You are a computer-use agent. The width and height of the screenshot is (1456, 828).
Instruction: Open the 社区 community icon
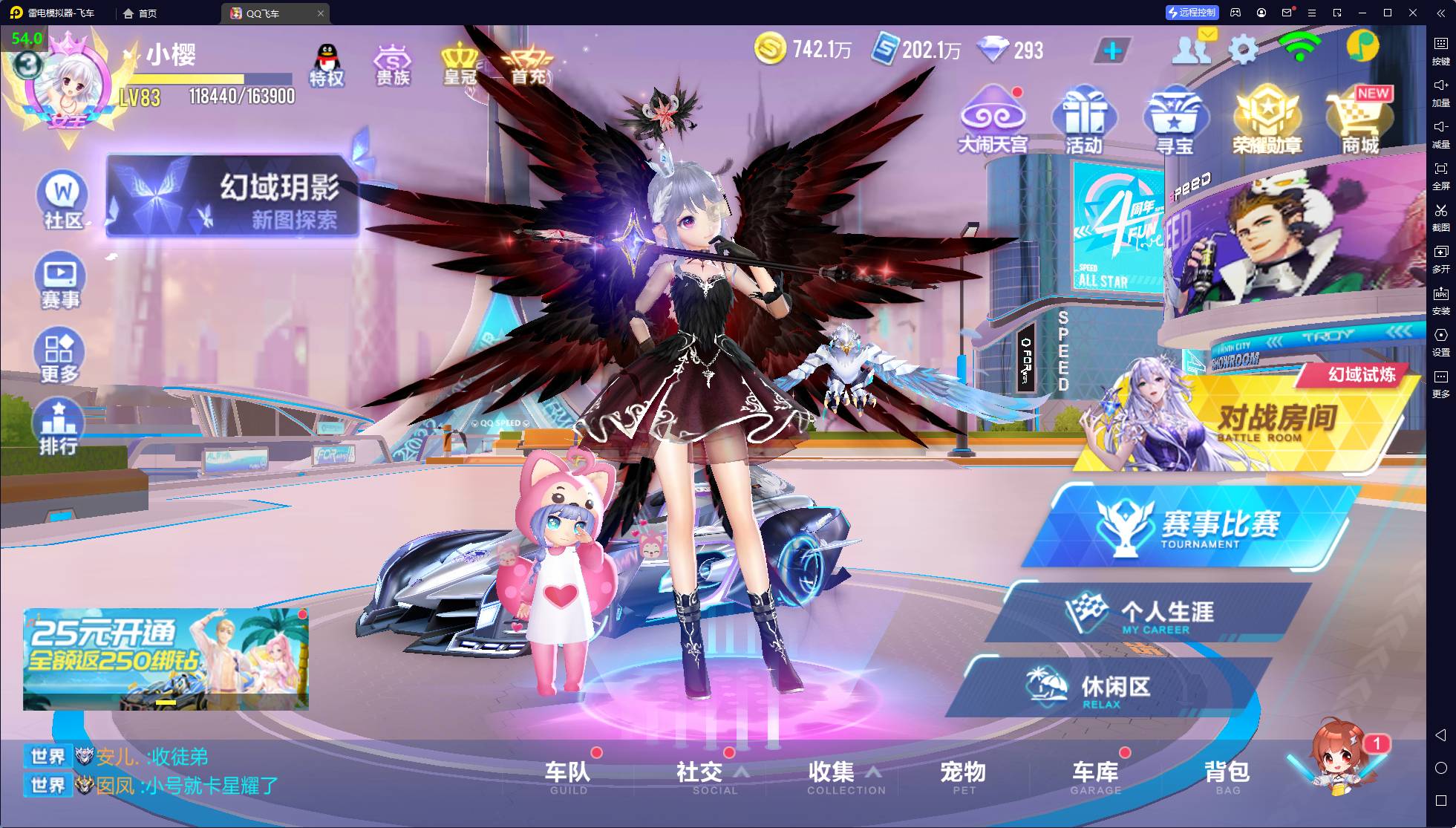click(x=62, y=201)
